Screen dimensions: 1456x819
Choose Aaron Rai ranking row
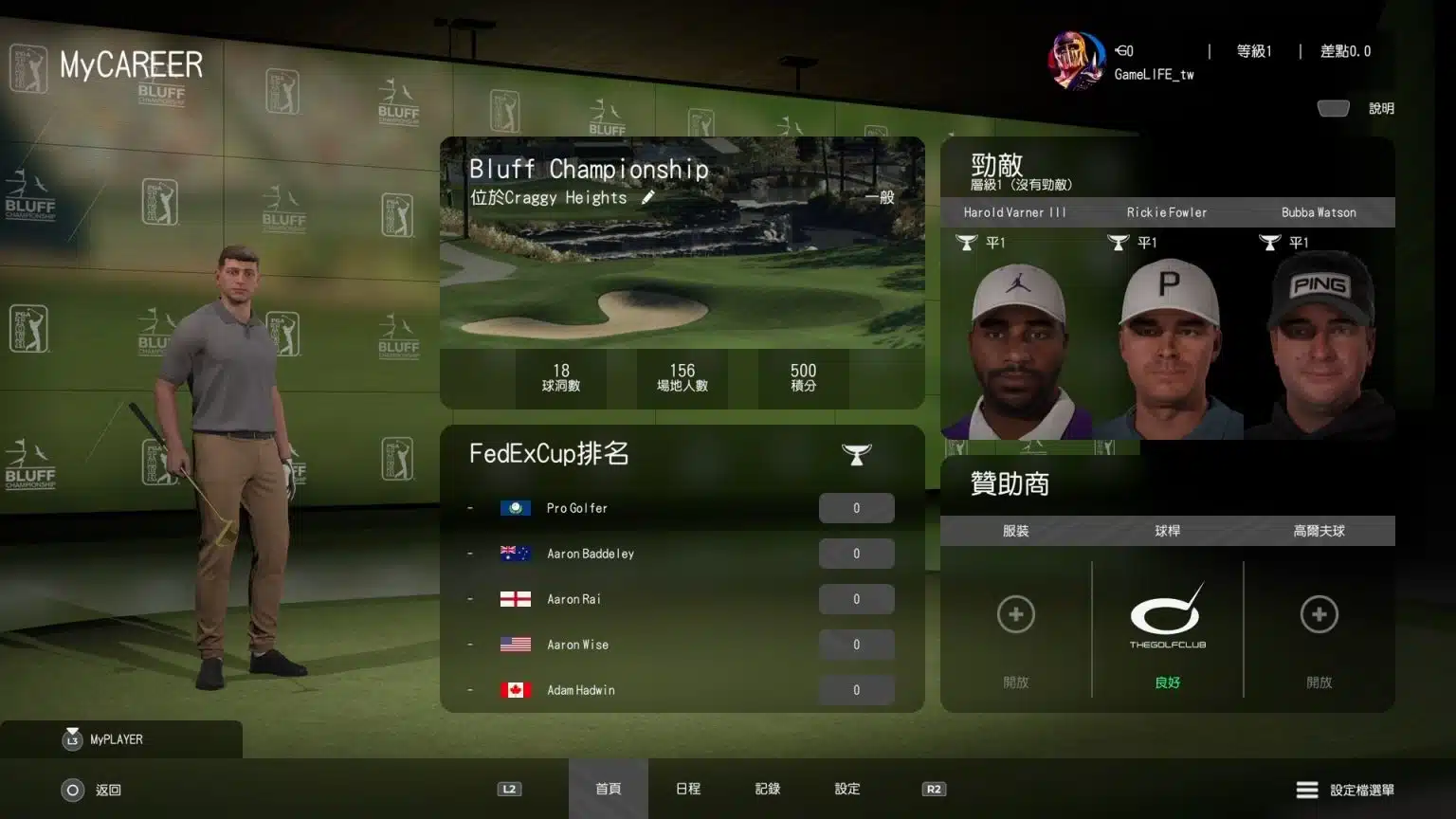coord(682,599)
